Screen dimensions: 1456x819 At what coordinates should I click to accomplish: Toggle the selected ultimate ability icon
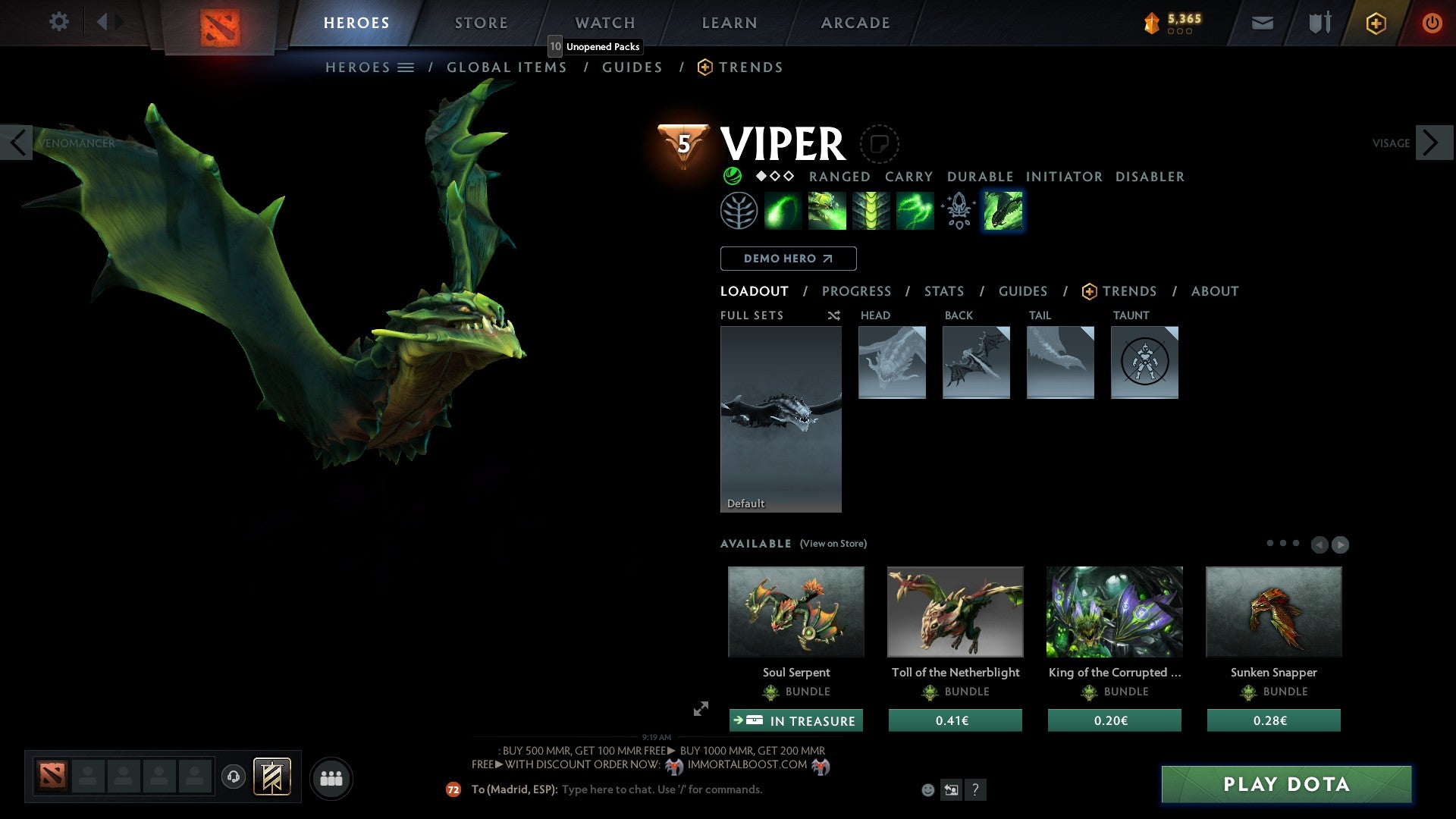1003,210
